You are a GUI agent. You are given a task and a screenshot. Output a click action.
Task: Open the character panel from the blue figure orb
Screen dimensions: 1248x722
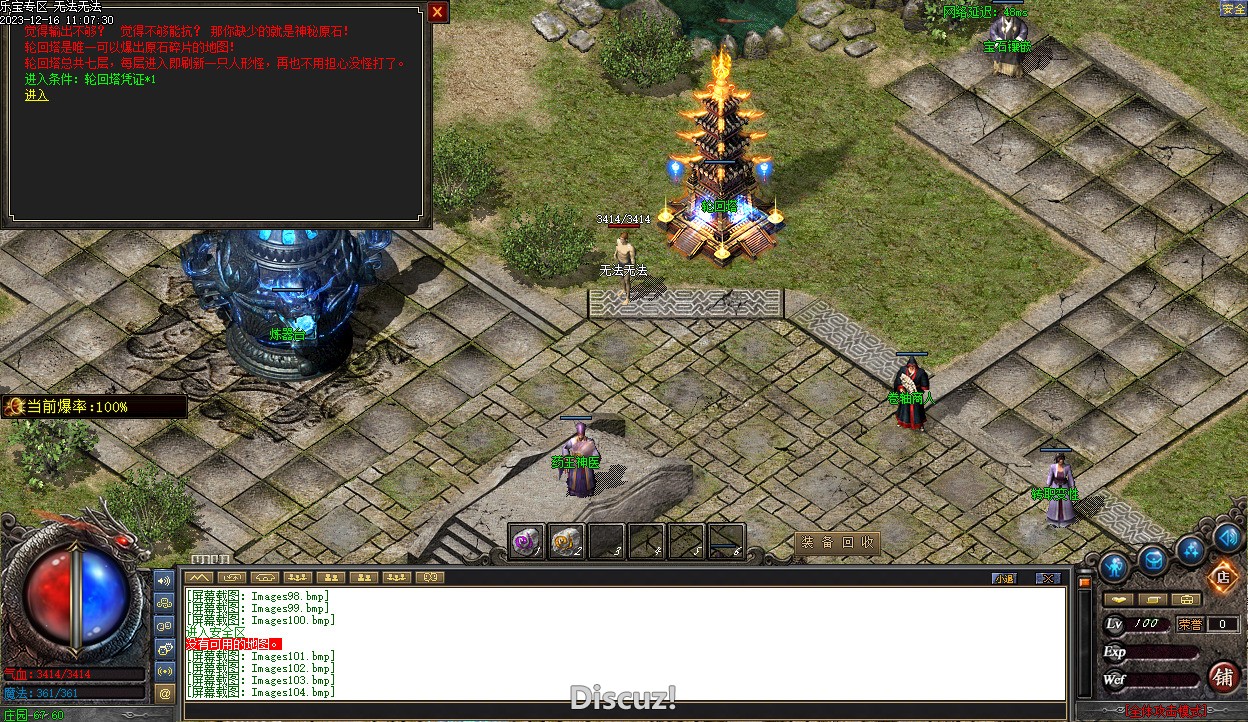pos(1114,568)
